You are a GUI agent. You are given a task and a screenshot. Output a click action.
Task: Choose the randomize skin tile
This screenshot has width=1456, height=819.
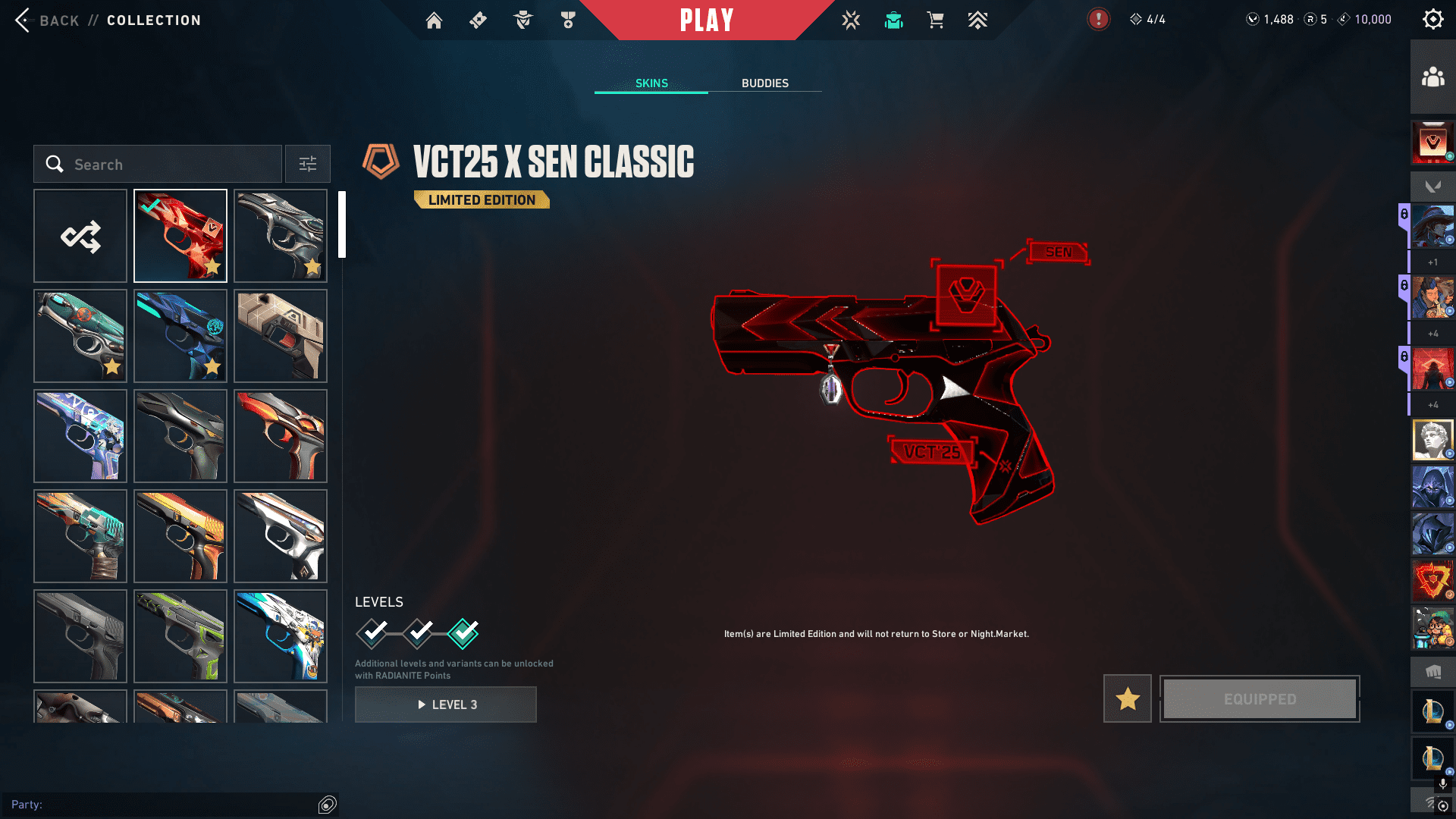pyautogui.click(x=80, y=236)
